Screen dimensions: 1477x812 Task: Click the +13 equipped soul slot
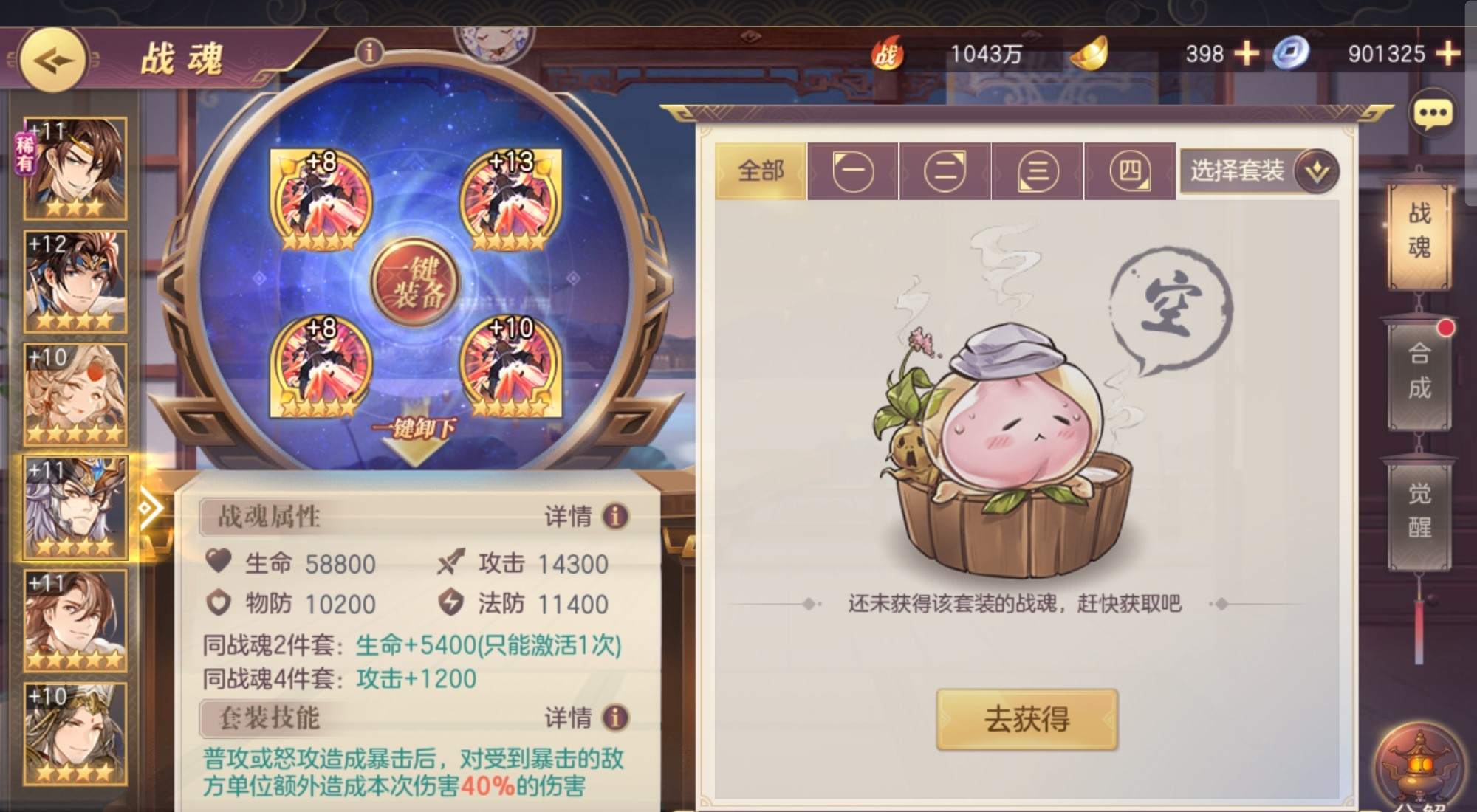coord(510,199)
